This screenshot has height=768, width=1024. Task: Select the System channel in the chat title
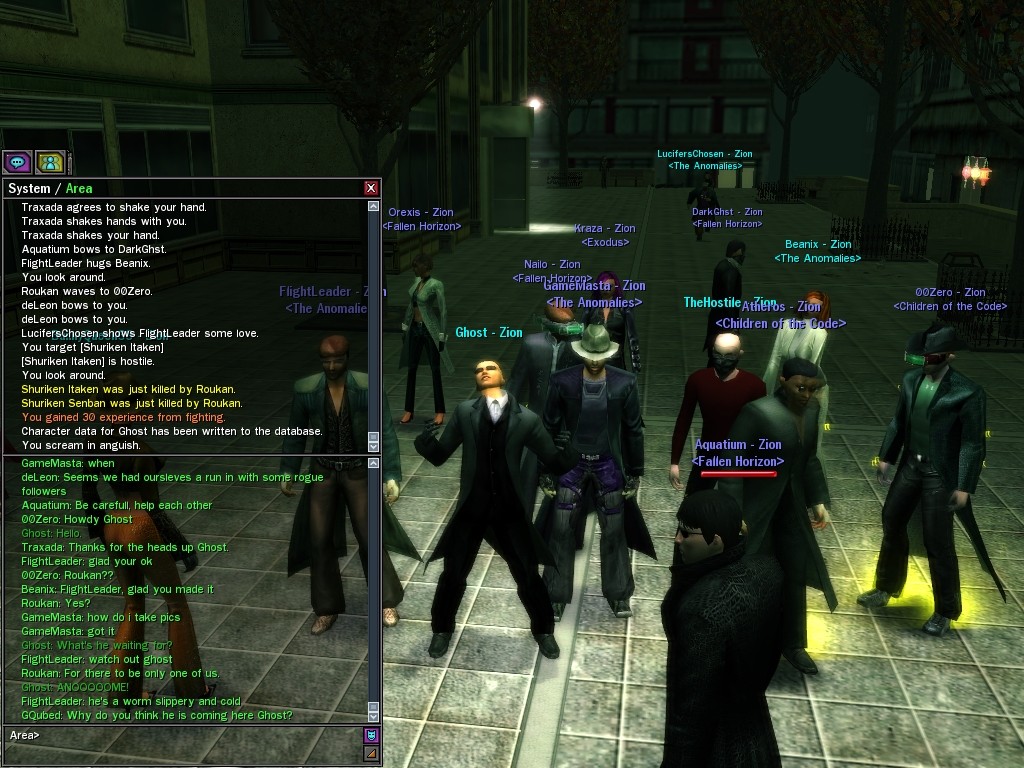pyautogui.click(x=28, y=188)
